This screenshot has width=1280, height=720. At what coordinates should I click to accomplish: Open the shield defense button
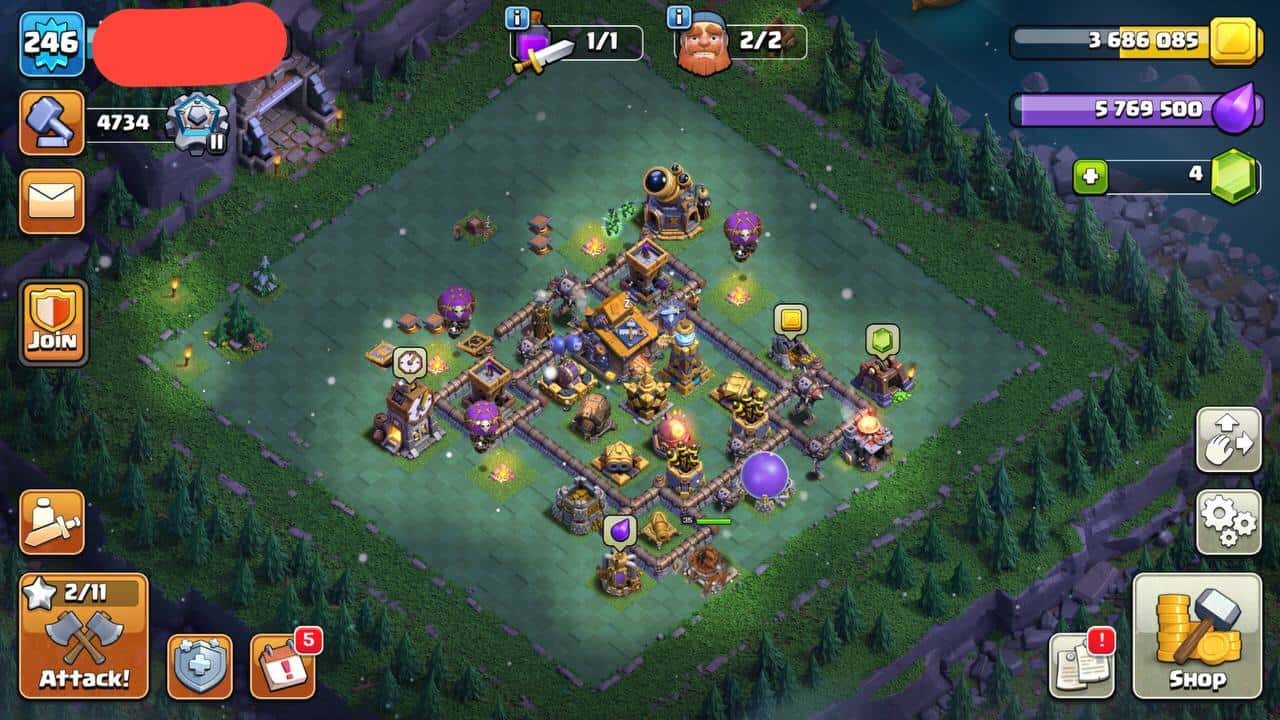coord(199,666)
